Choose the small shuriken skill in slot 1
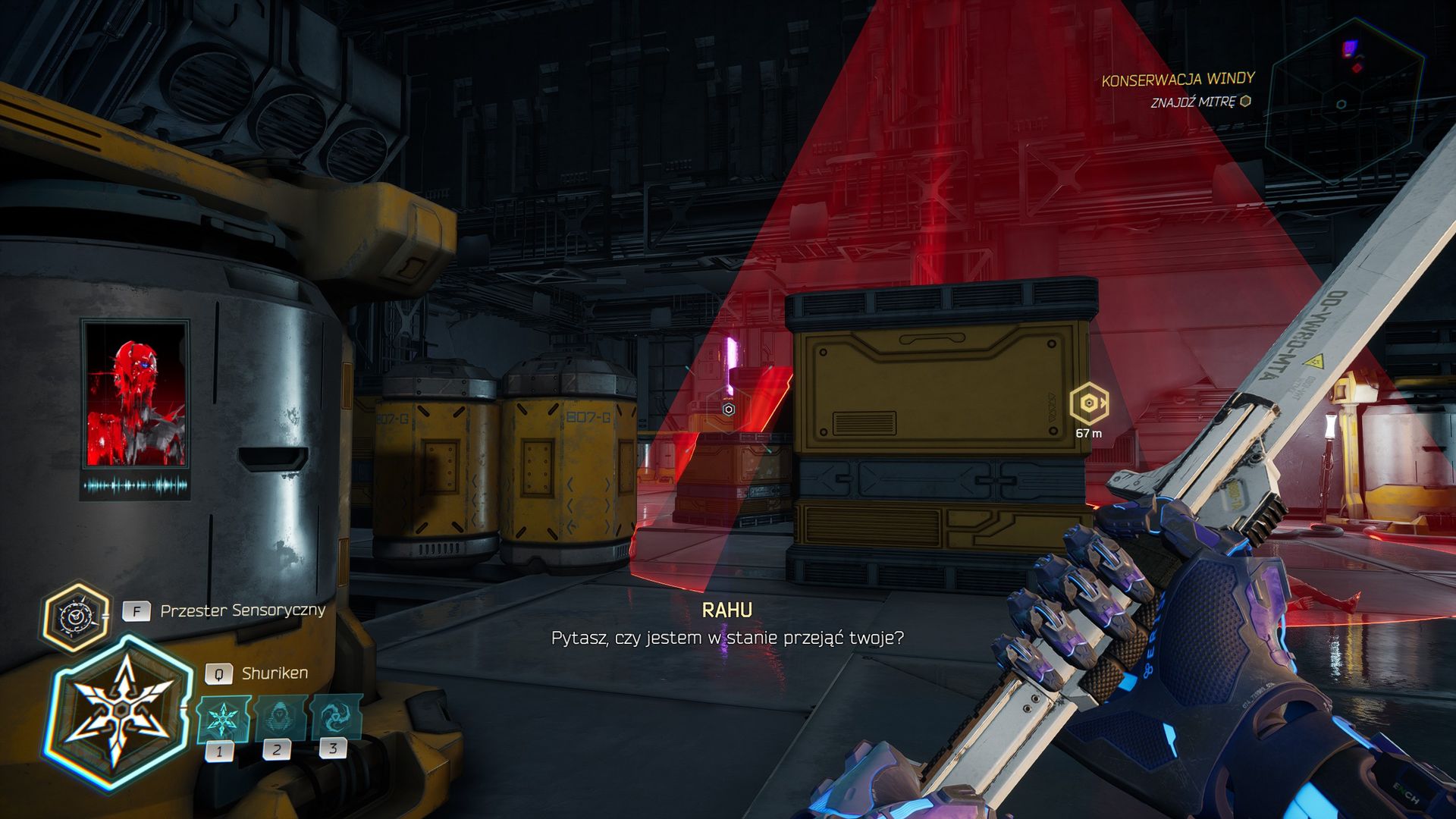 pyautogui.click(x=222, y=719)
